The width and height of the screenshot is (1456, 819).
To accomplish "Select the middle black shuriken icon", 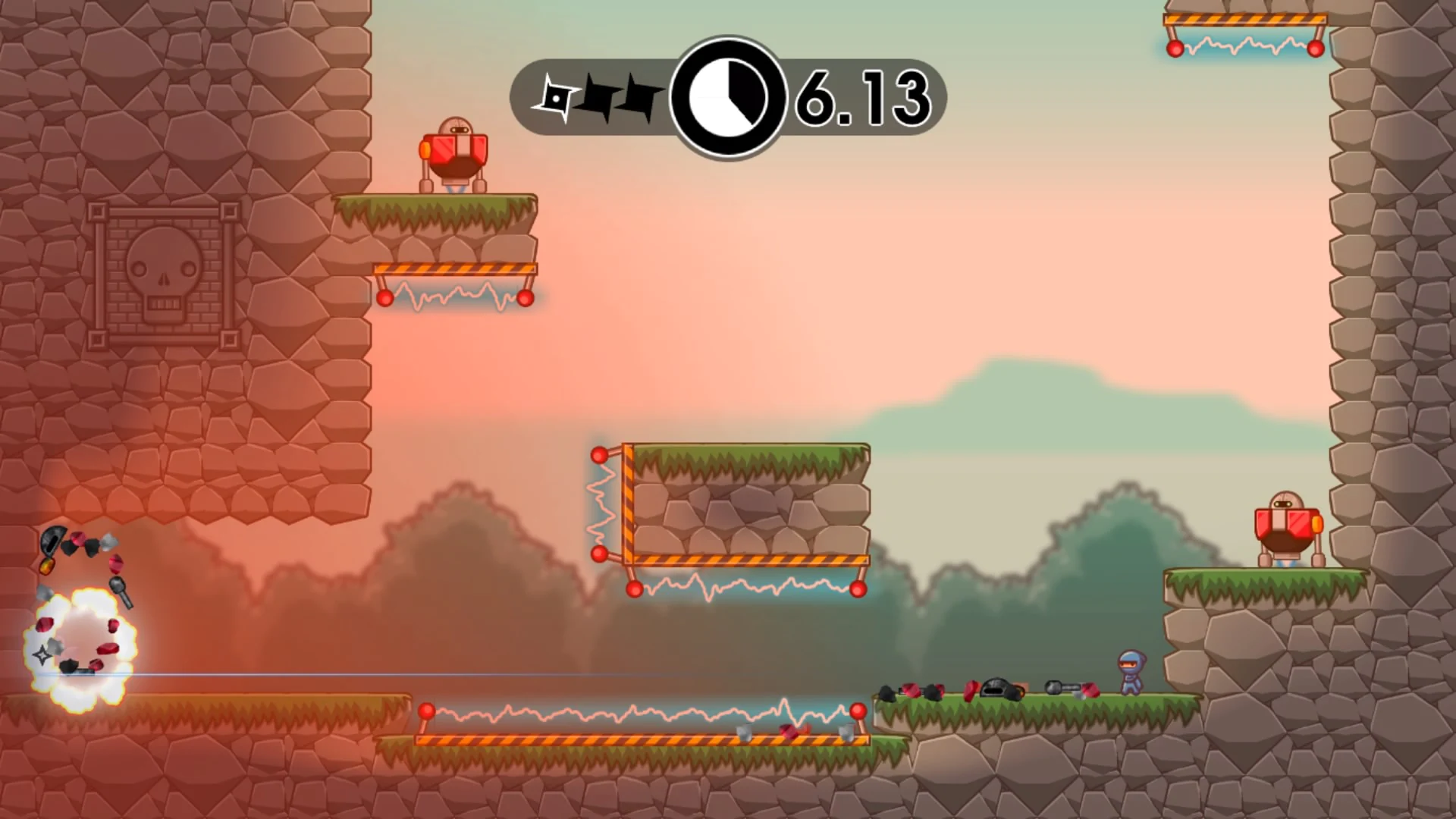I will (x=598, y=95).
